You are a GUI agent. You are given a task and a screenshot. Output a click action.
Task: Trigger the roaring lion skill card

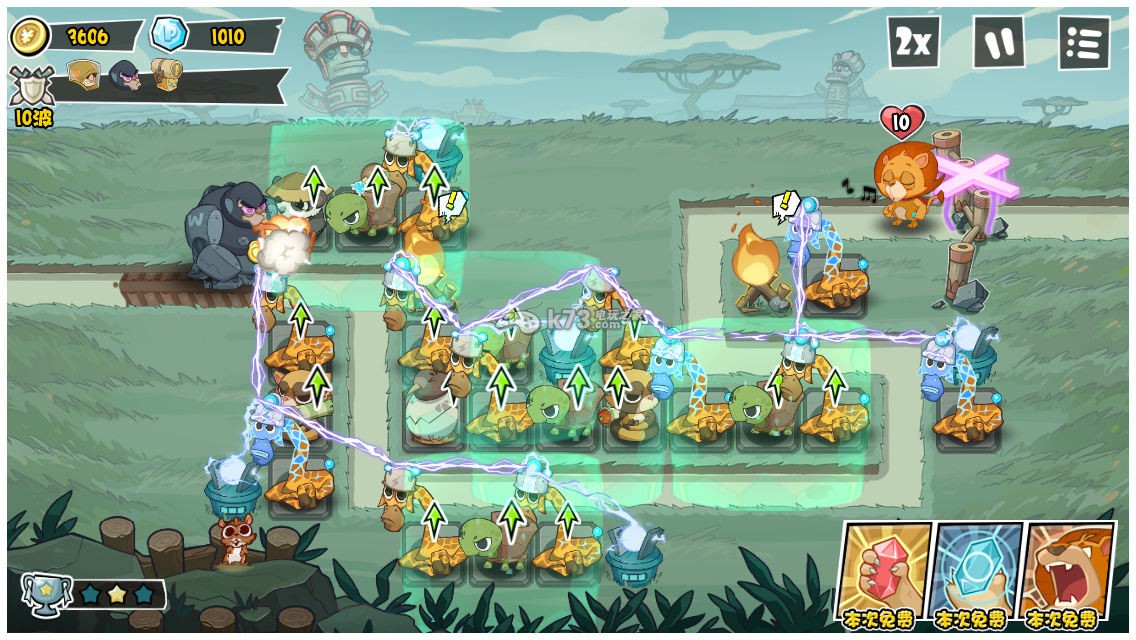tap(1068, 572)
